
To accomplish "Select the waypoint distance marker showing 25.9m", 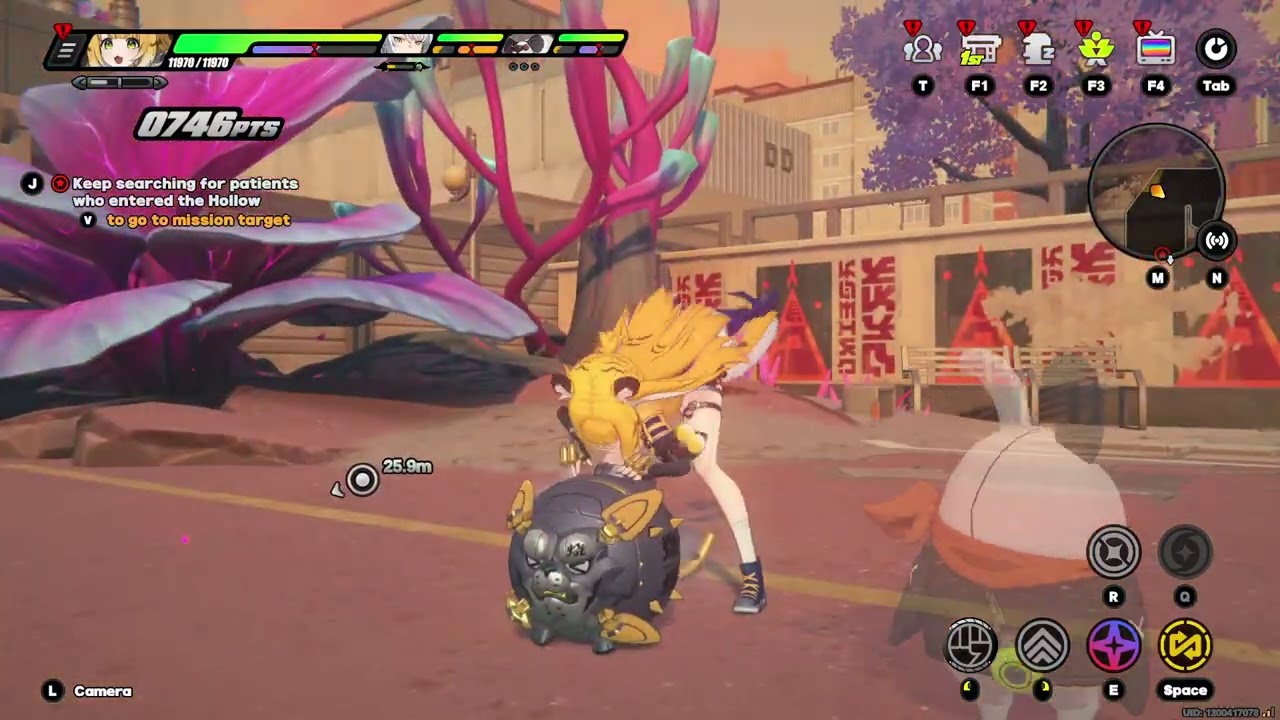I will pos(363,480).
